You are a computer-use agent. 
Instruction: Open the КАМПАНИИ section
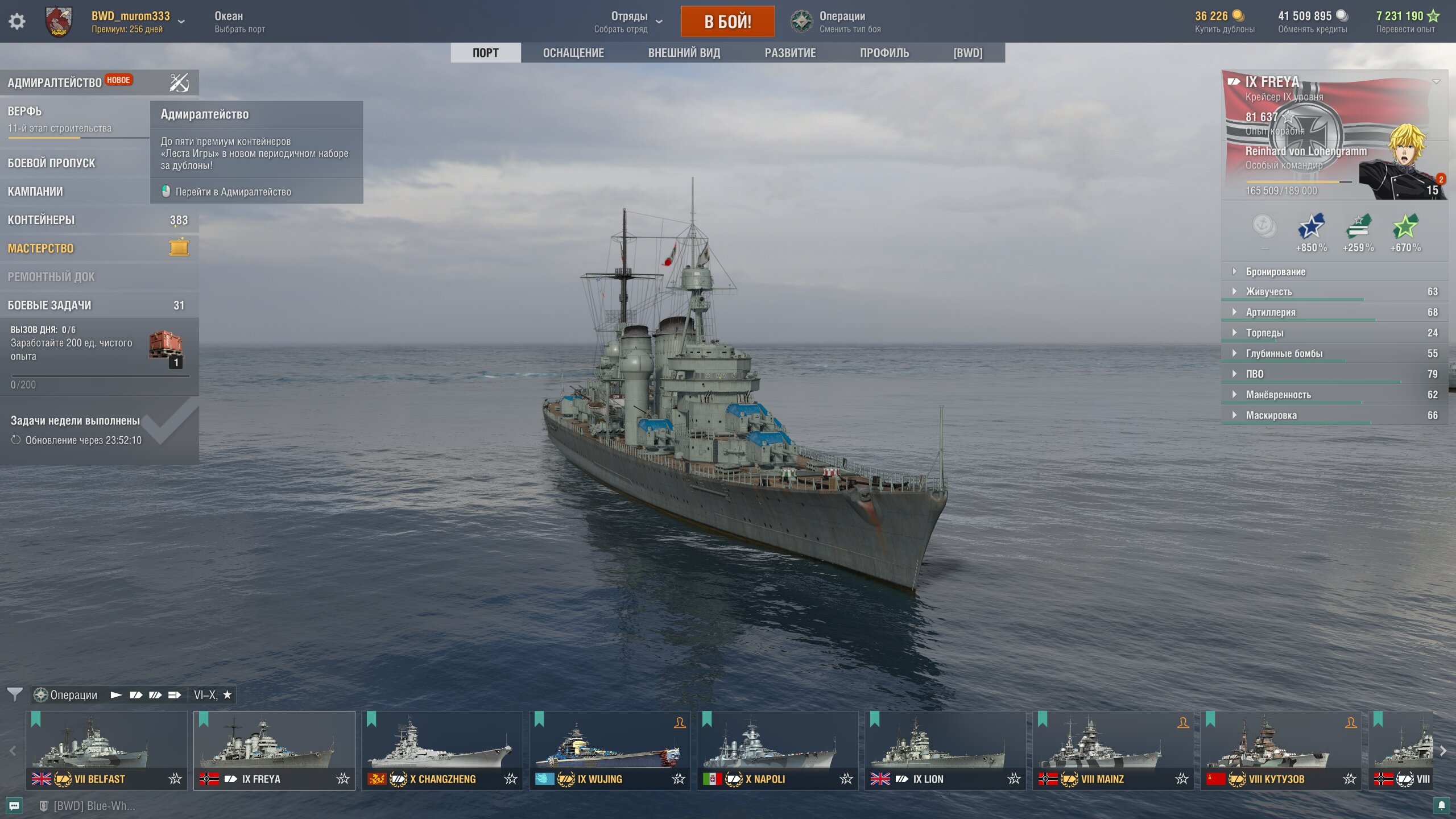tap(35, 192)
